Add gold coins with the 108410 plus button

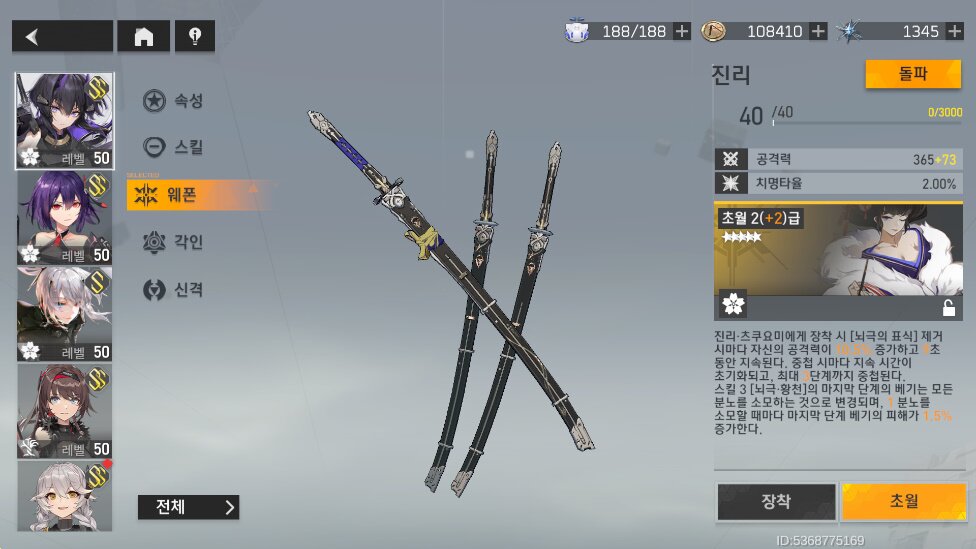[818, 31]
